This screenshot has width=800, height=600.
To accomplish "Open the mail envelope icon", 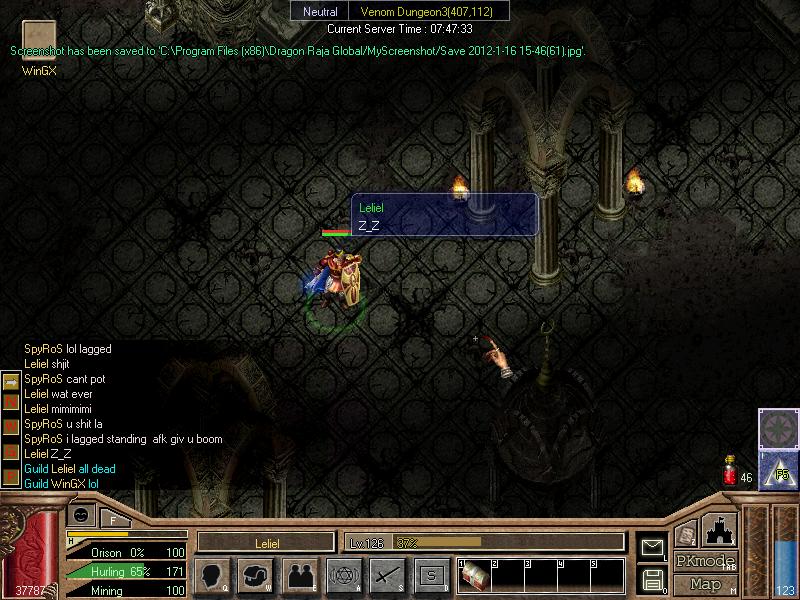I will (652, 547).
